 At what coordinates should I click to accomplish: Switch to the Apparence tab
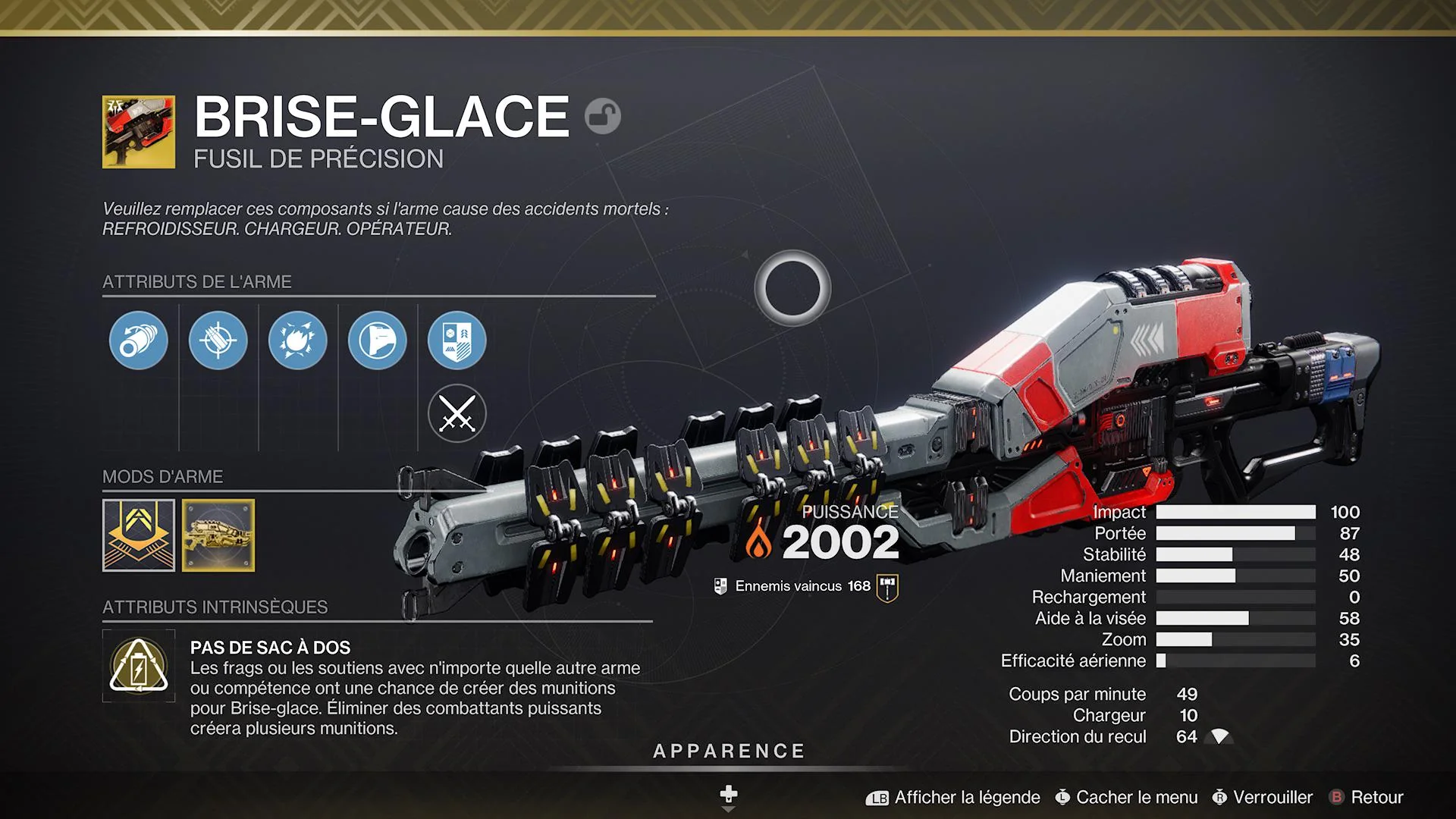[x=728, y=752]
